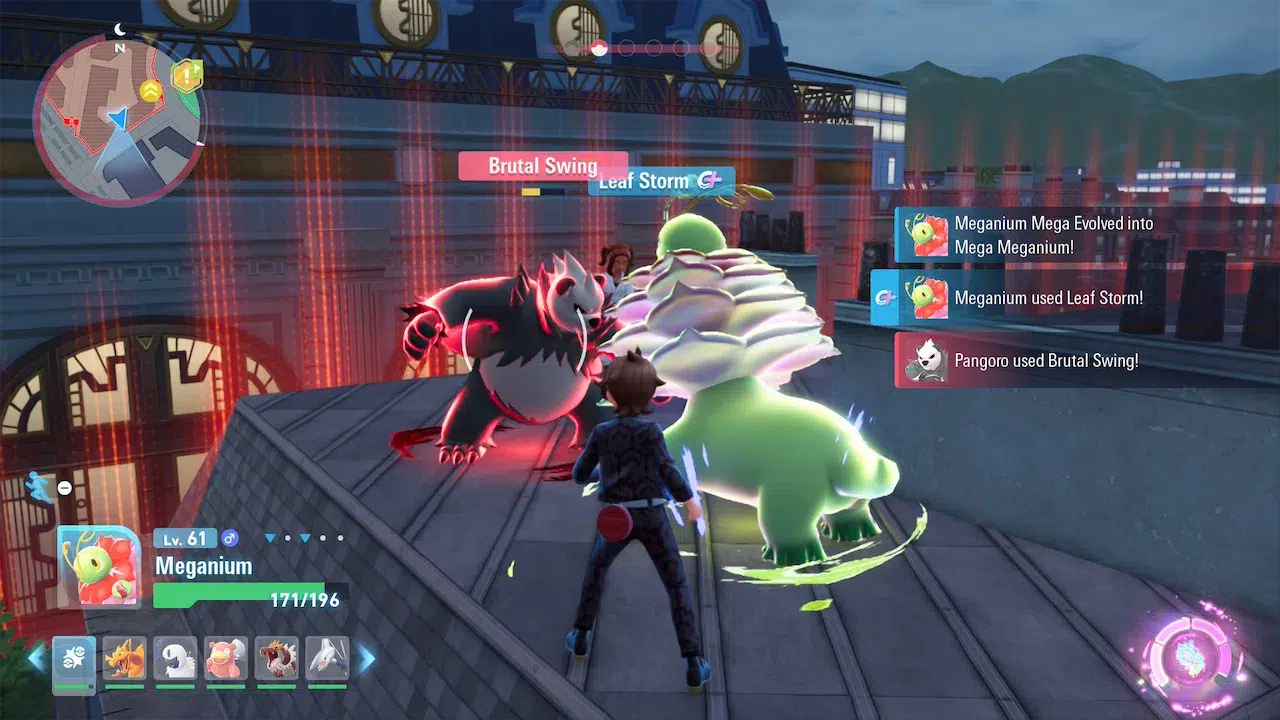The image size is (1280, 720).
Task: Pick the Entei party slot
Action: (x=277, y=658)
